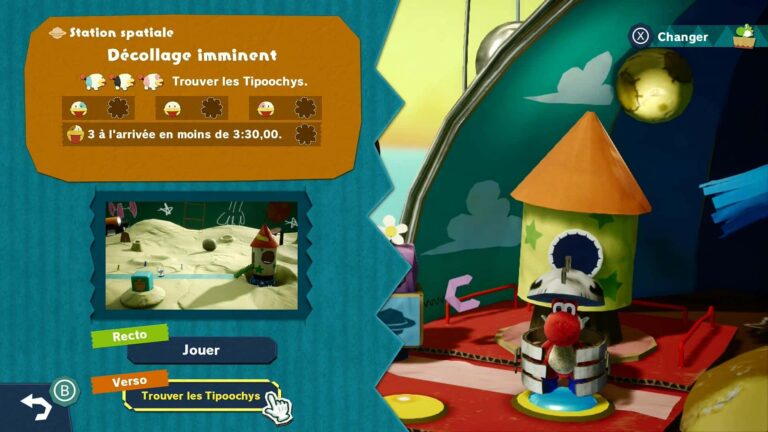Select the Trouver les Tipoochys option

coord(200,396)
